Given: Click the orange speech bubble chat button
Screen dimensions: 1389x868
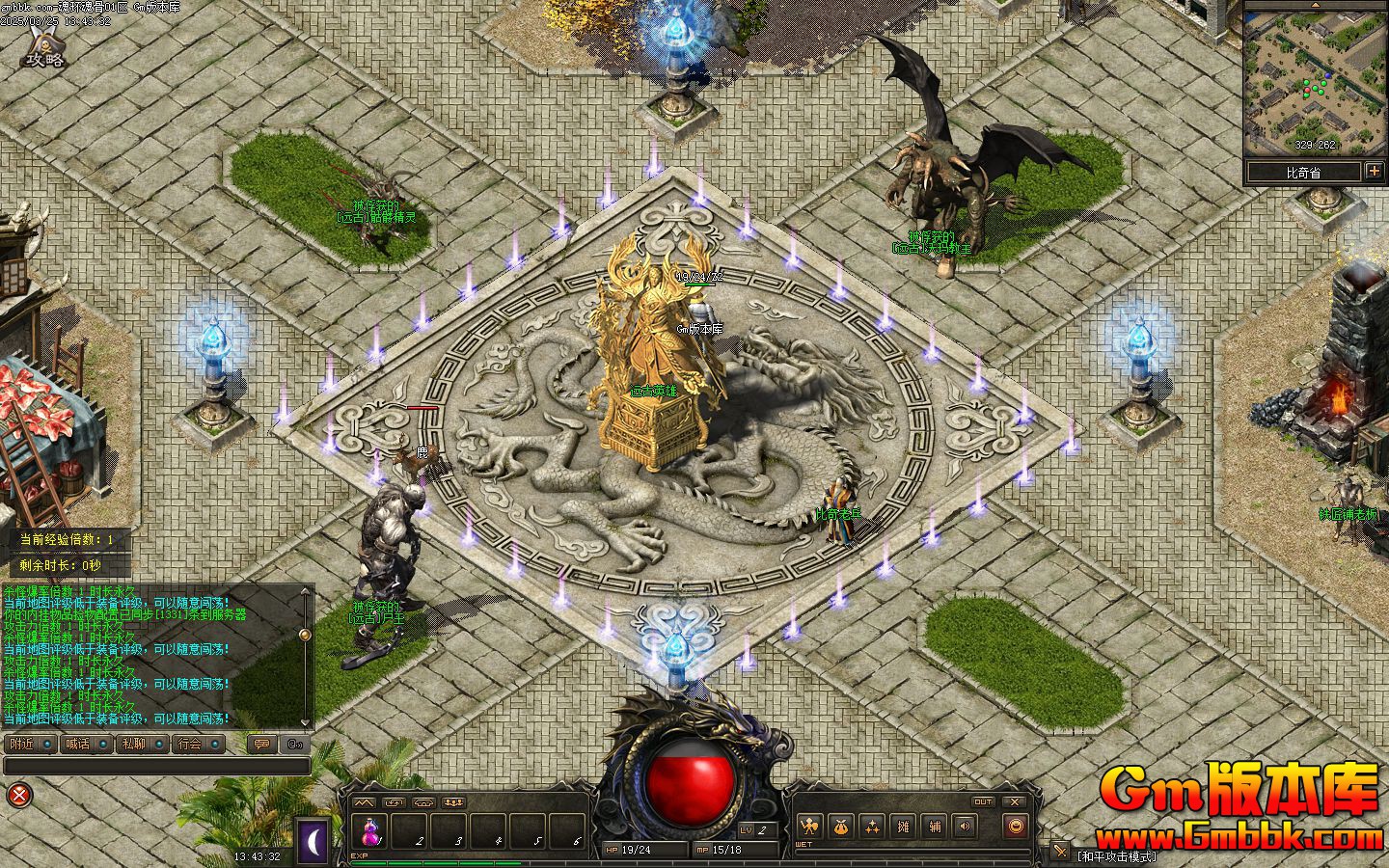Looking at the screenshot, I should point(261,744).
